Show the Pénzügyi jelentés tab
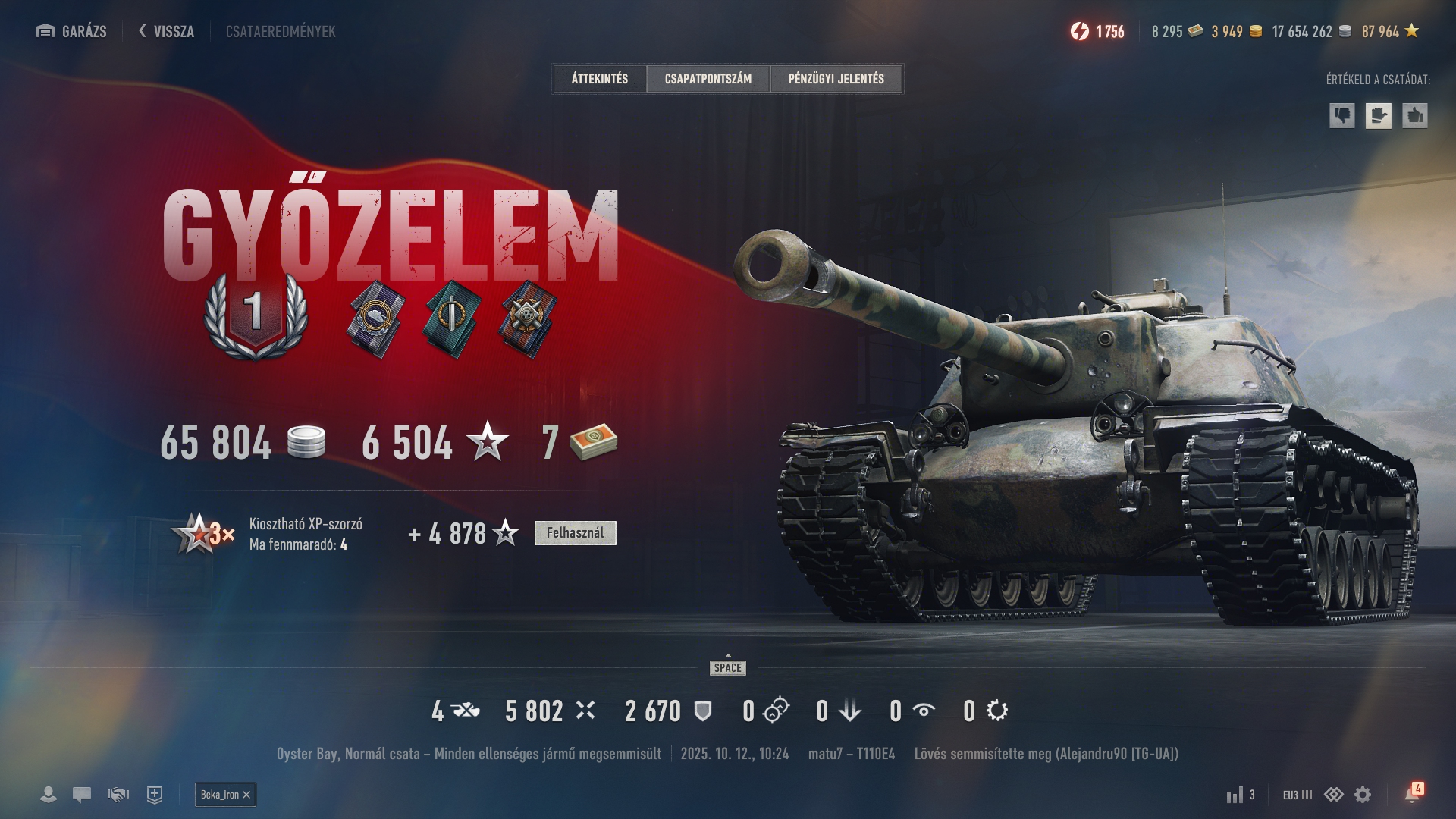 (836, 79)
